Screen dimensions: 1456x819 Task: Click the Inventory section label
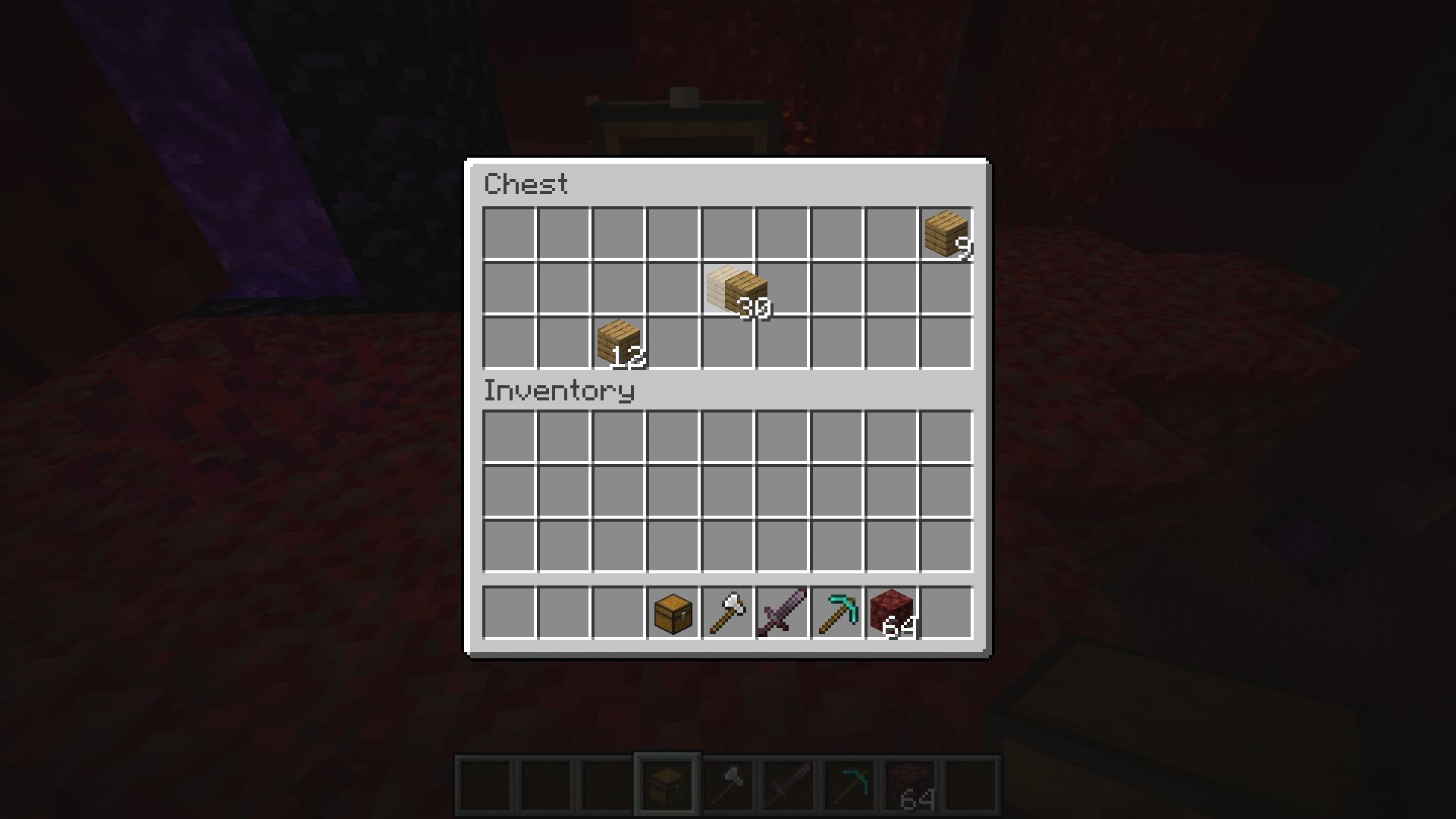point(559,391)
